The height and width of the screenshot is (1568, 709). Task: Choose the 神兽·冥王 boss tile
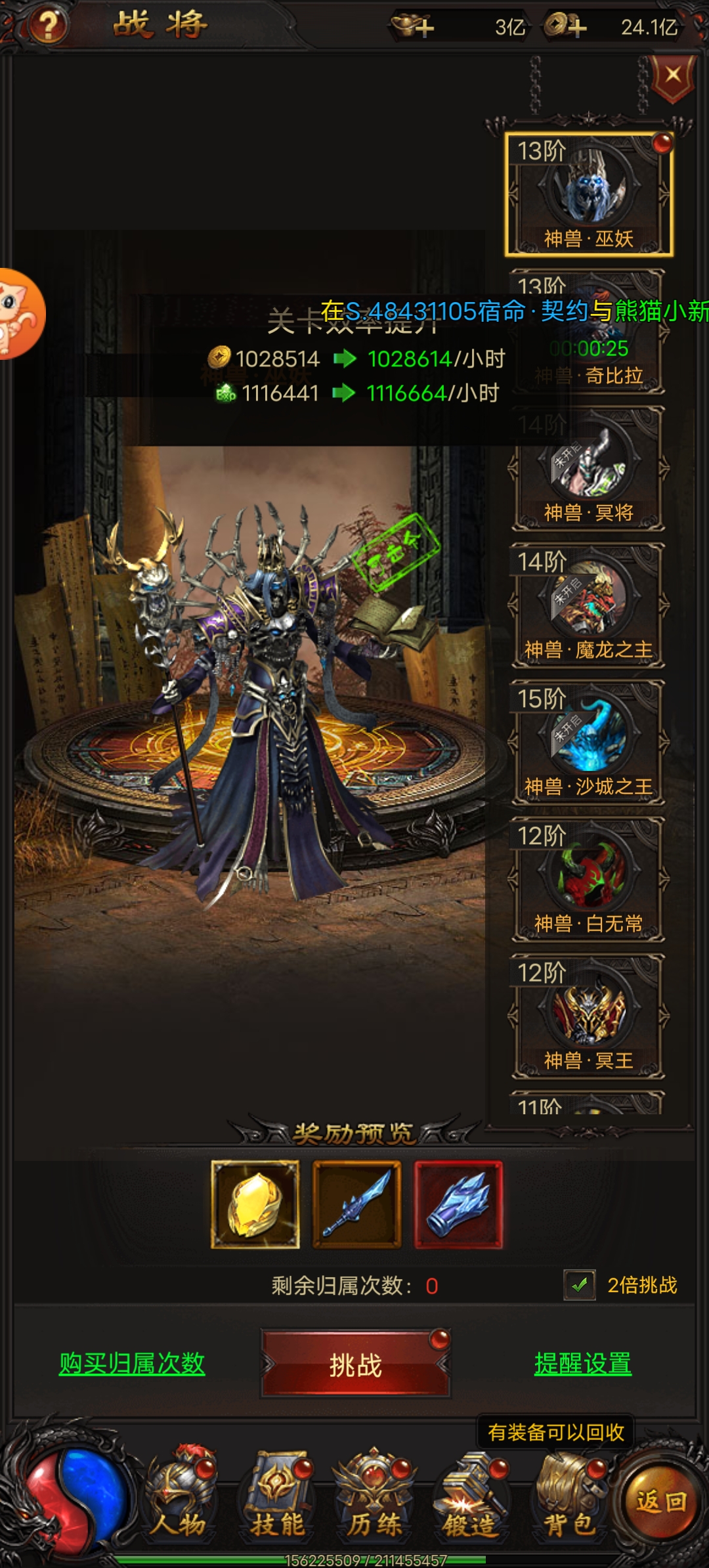tap(588, 1016)
